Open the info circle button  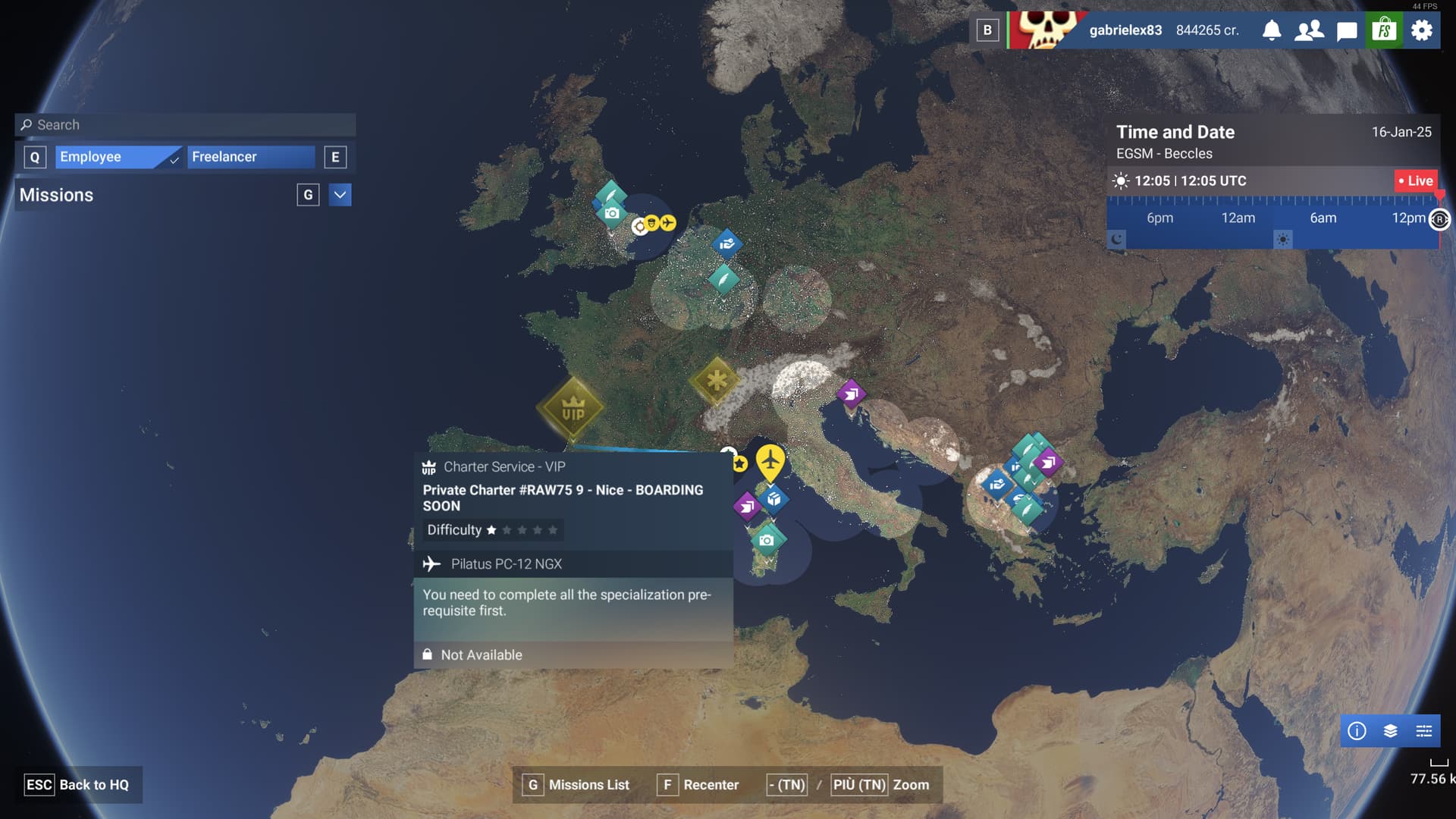(1357, 731)
